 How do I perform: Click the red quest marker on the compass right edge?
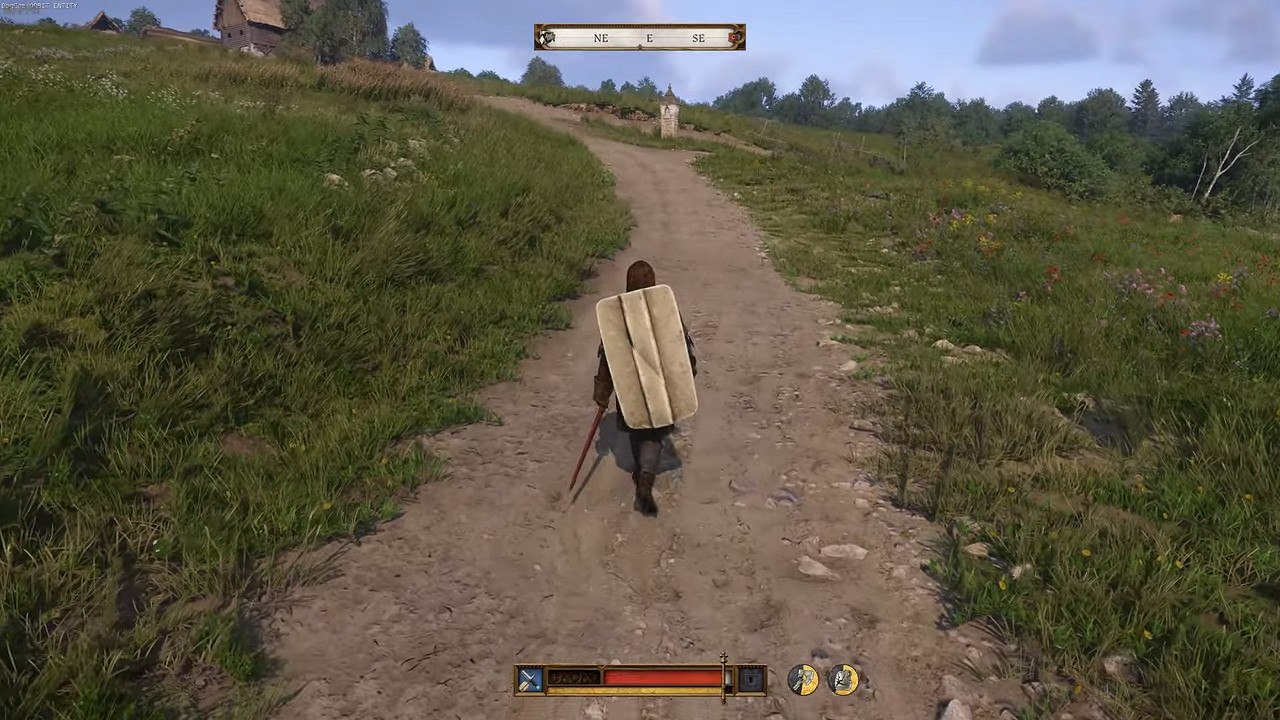734,37
